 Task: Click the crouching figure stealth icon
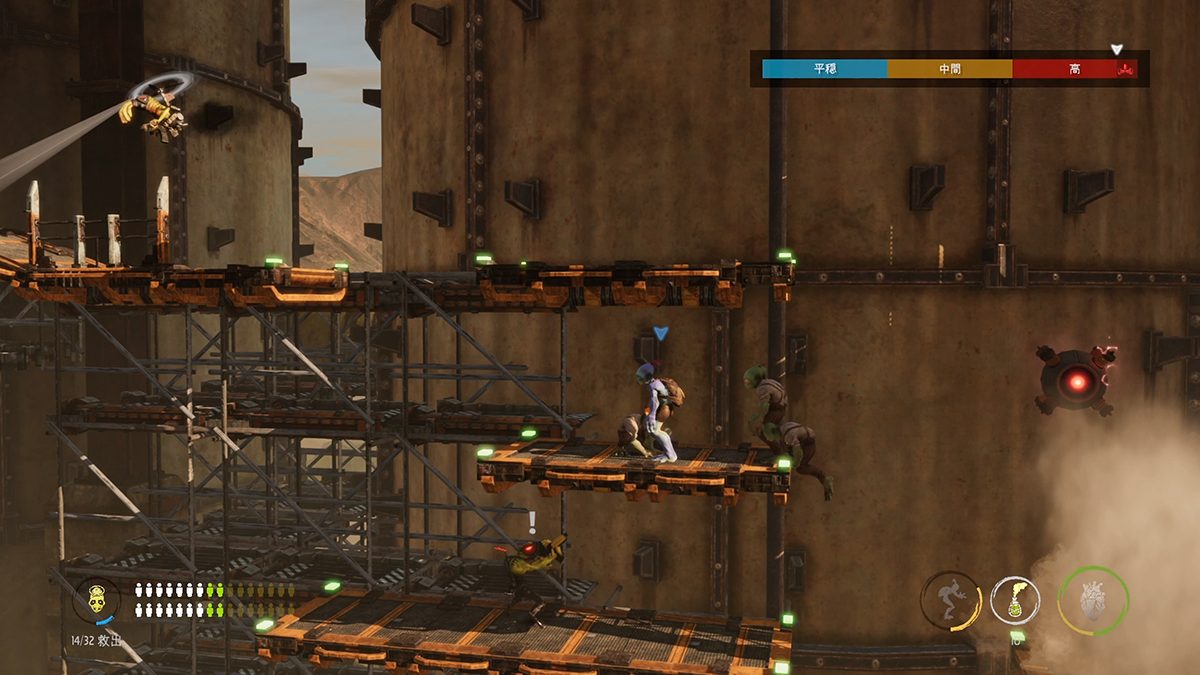950,600
